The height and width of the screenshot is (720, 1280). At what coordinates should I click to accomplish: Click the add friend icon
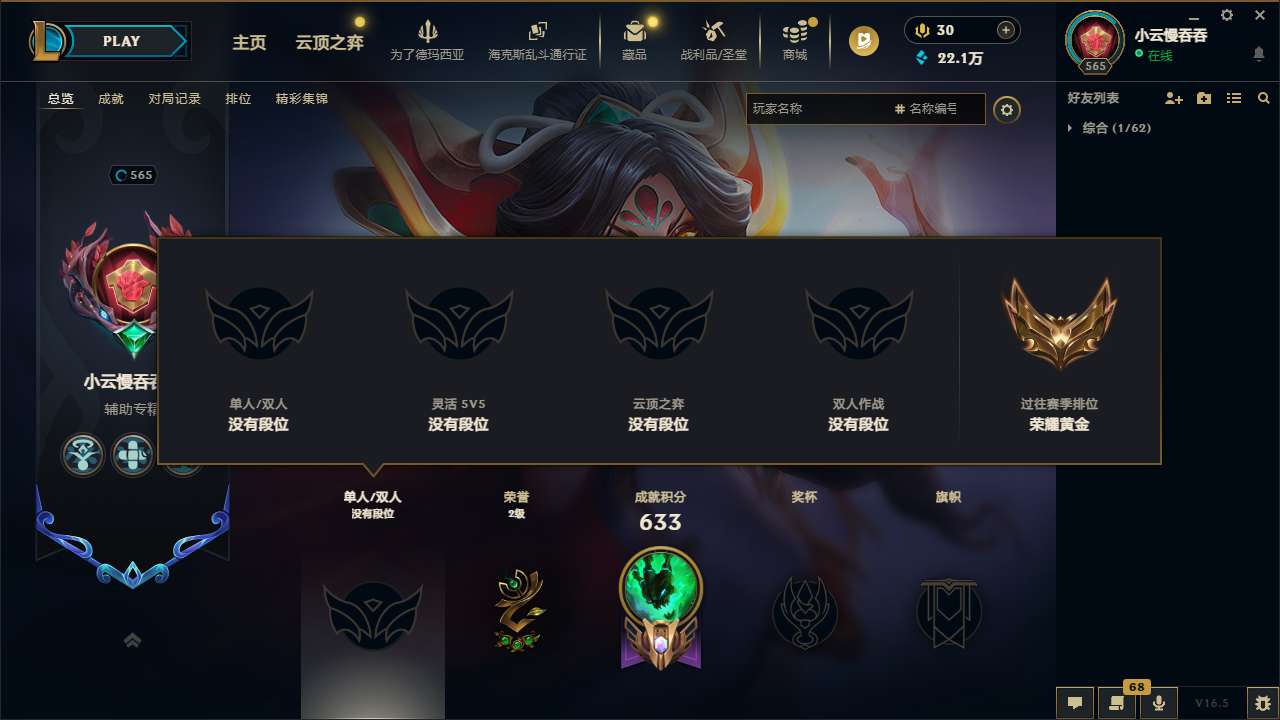[1171, 98]
